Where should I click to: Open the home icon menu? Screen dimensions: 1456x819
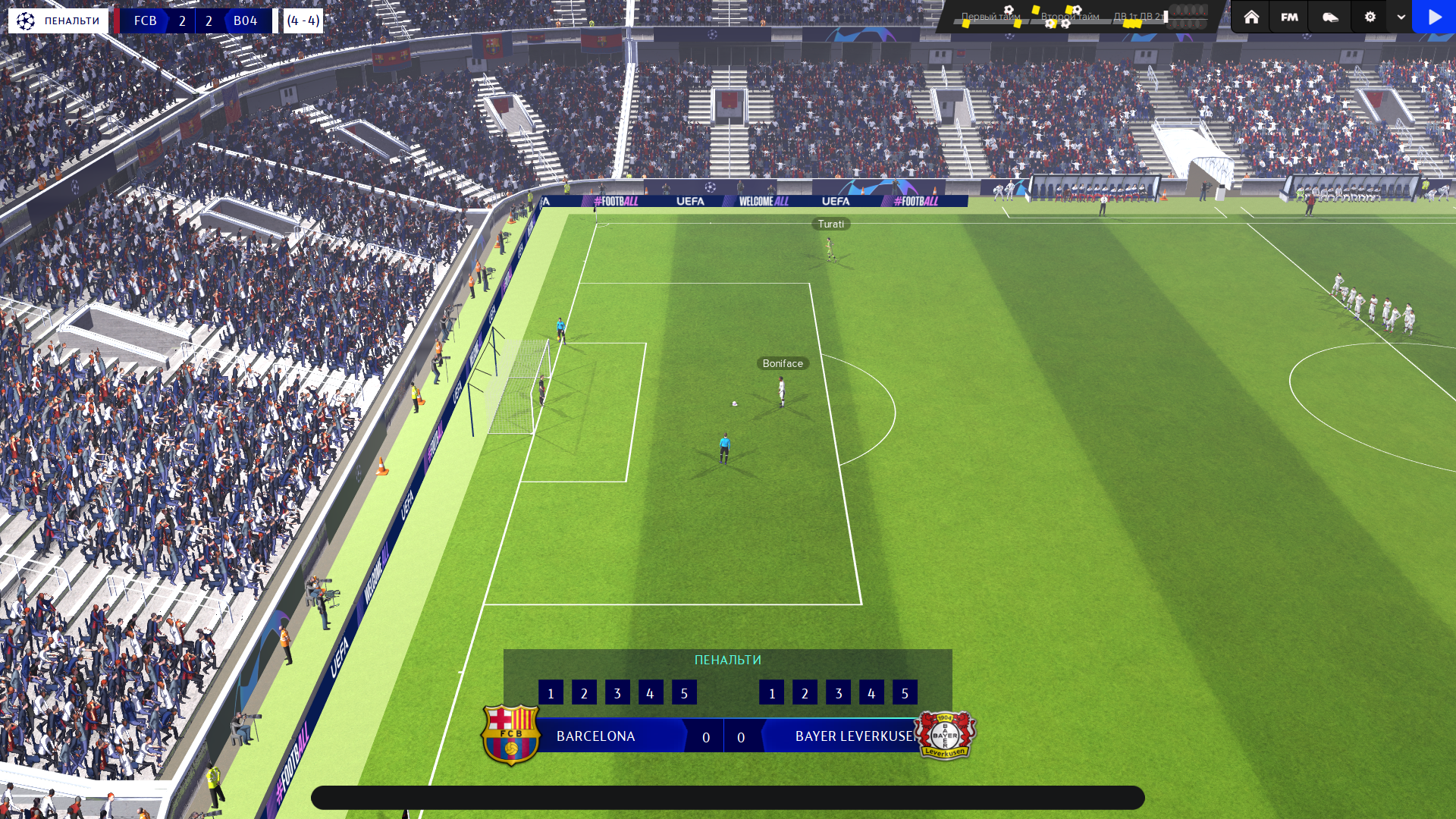click(1251, 17)
